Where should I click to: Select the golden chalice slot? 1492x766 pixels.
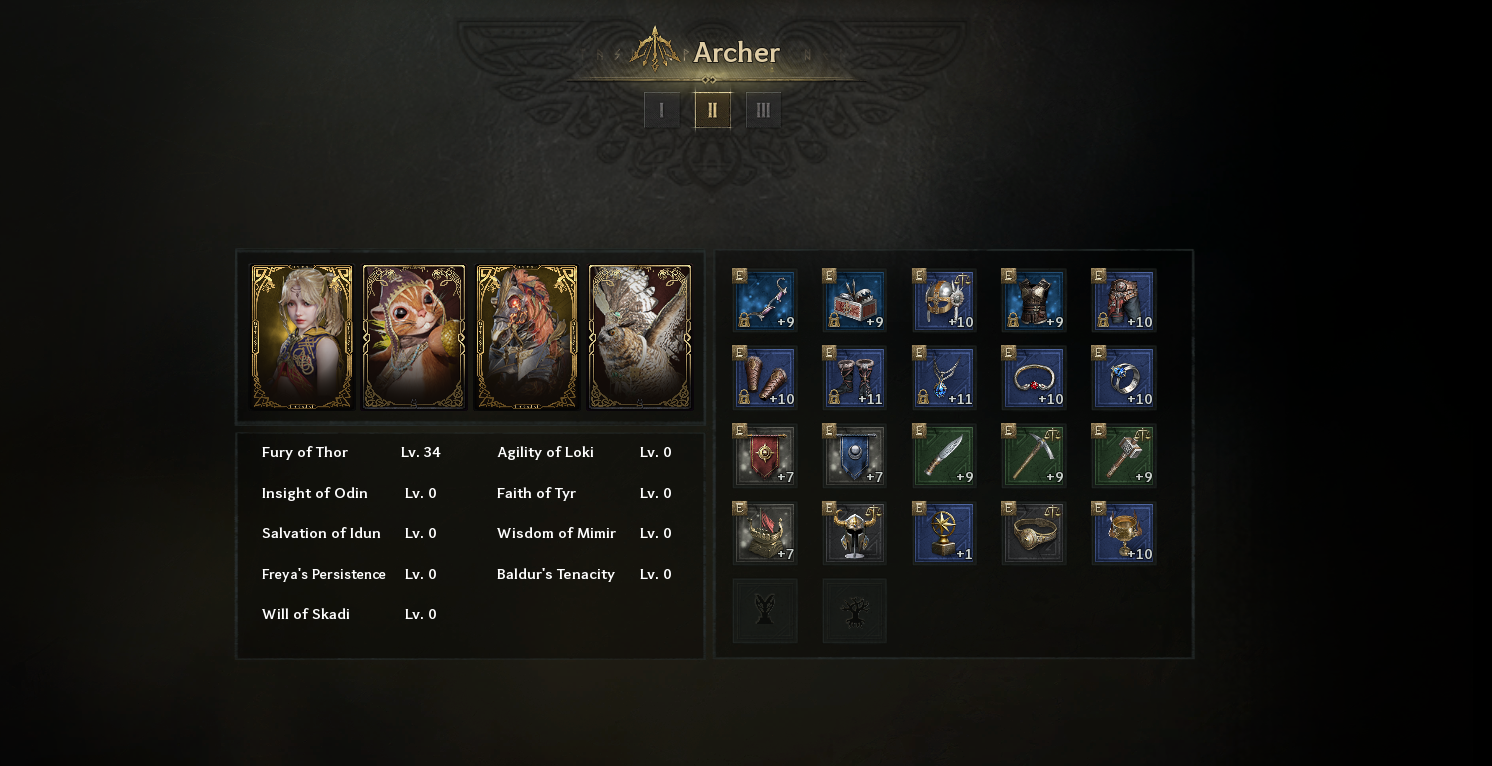click(x=1124, y=533)
